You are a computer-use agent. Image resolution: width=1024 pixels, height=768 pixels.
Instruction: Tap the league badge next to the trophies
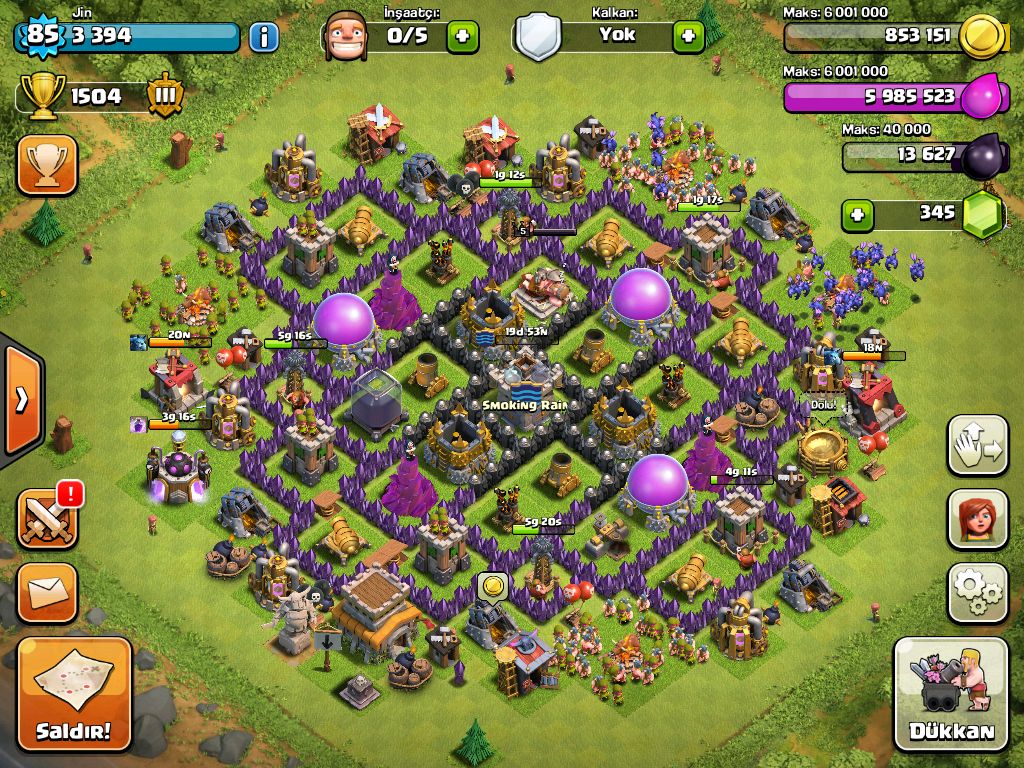coord(165,97)
